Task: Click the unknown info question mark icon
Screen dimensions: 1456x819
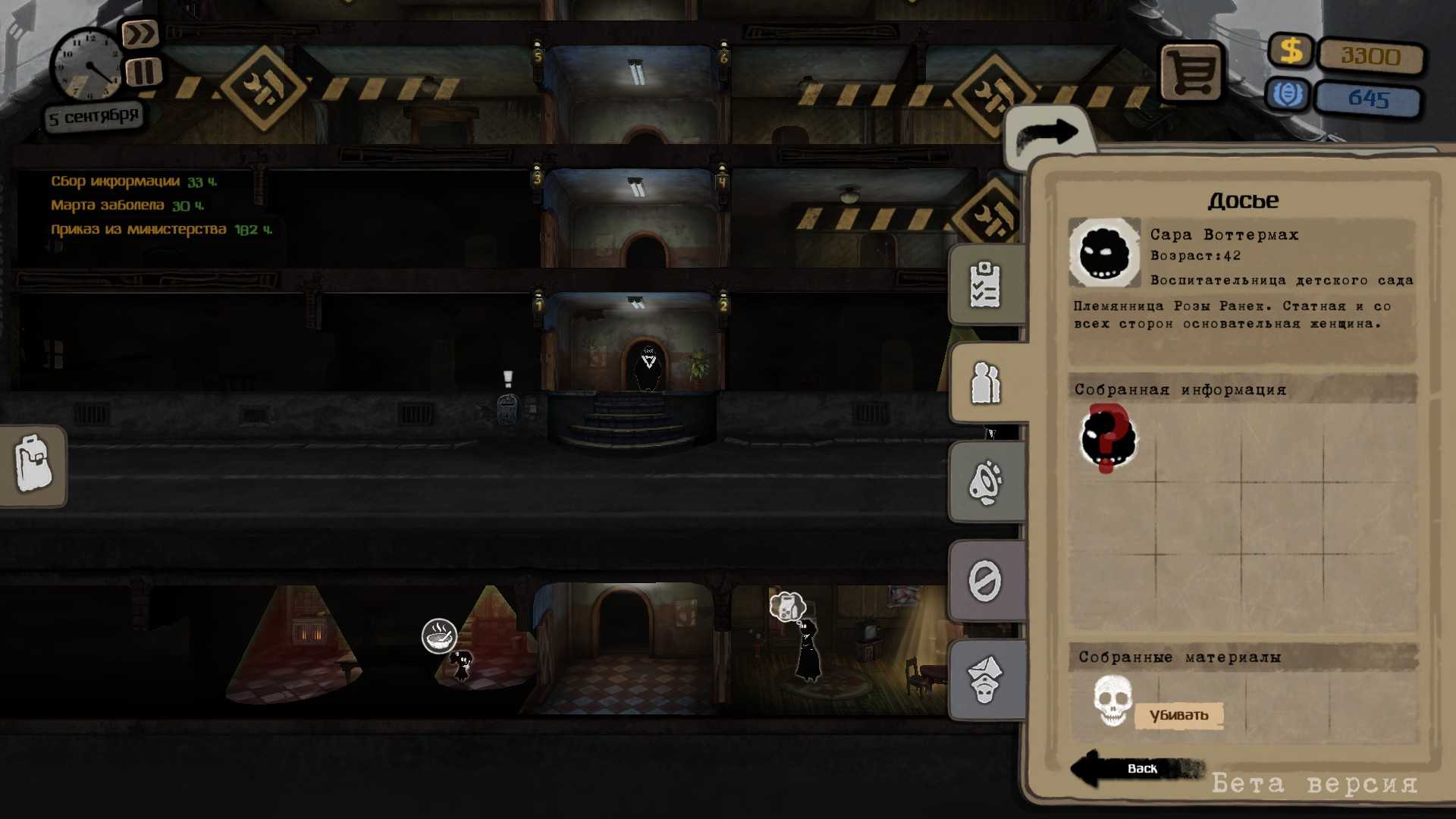Action: click(1108, 438)
